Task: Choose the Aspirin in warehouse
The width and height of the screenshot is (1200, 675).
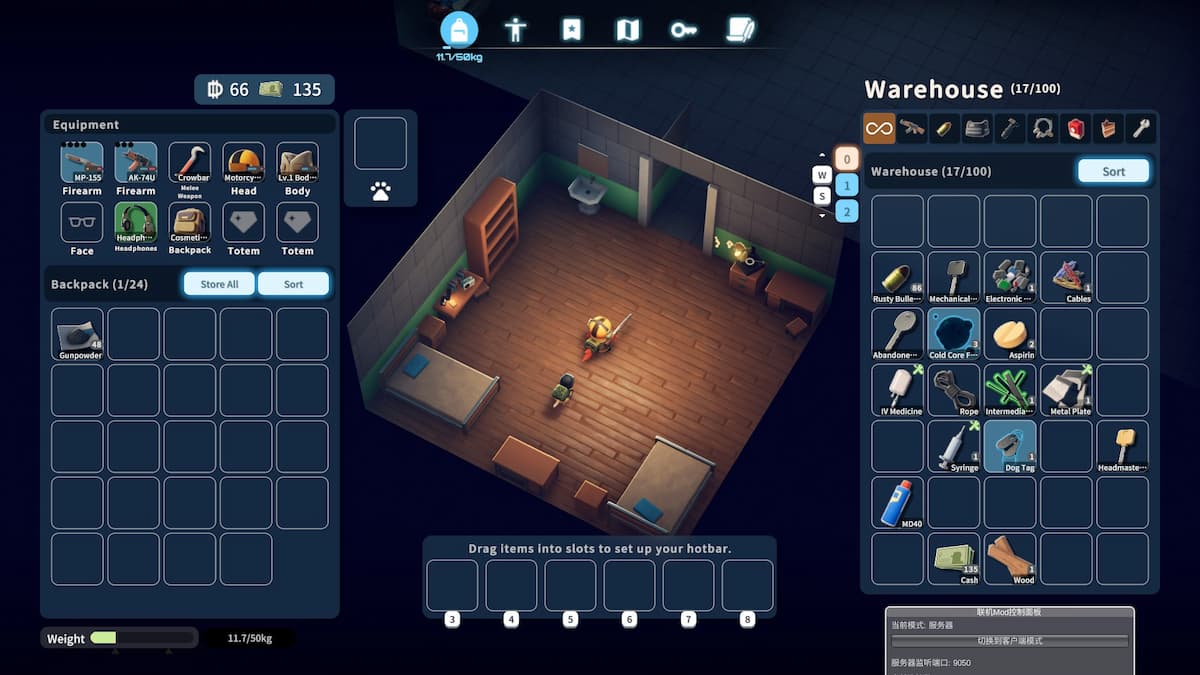Action: (x=1009, y=334)
